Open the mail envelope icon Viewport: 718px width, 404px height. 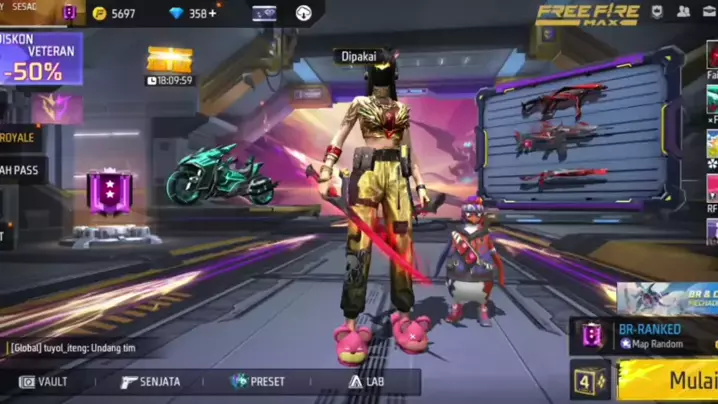pyautogui.click(x=710, y=12)
